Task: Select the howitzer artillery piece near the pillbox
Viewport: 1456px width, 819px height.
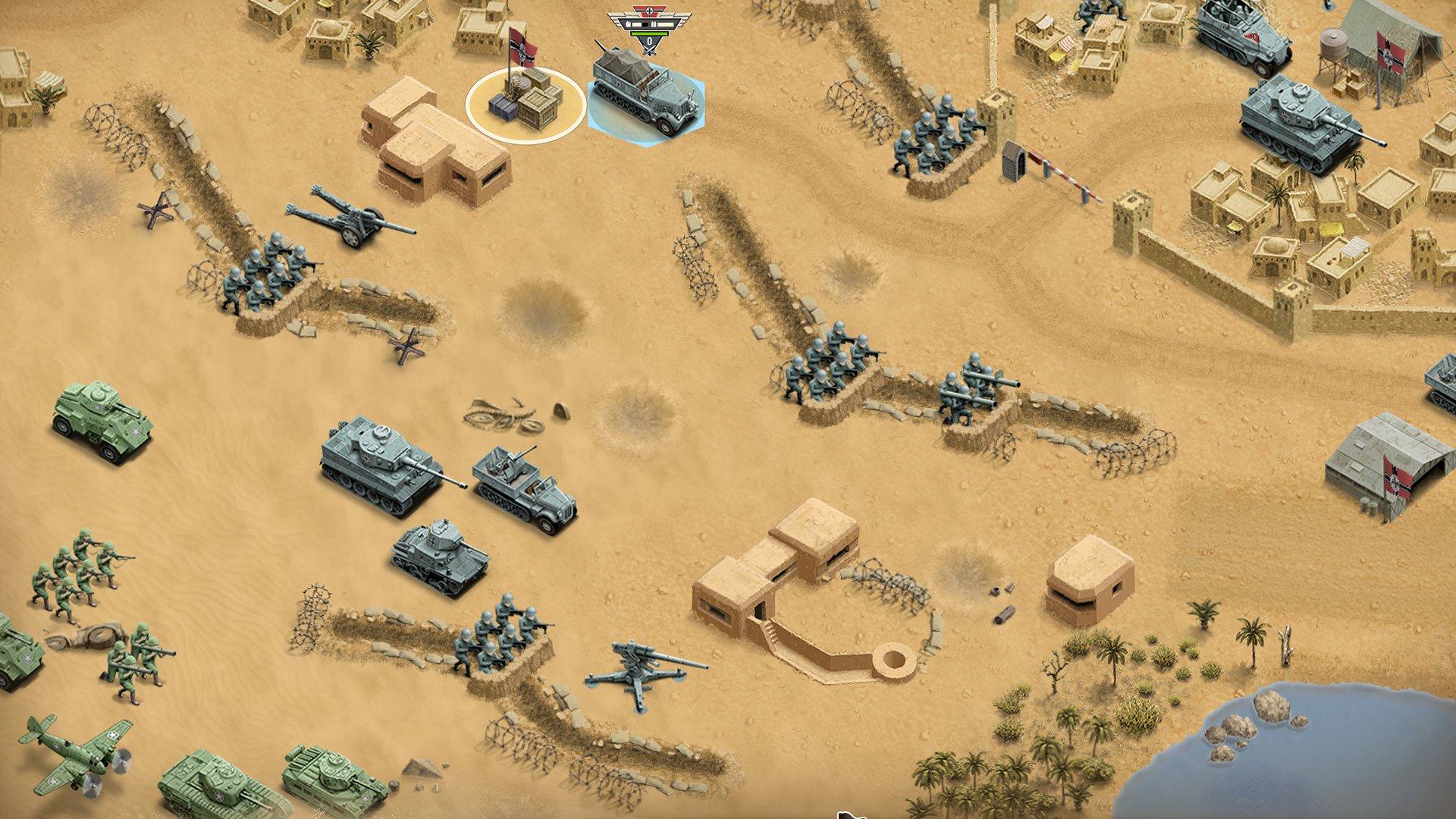Action: click(x=353, y=220)
